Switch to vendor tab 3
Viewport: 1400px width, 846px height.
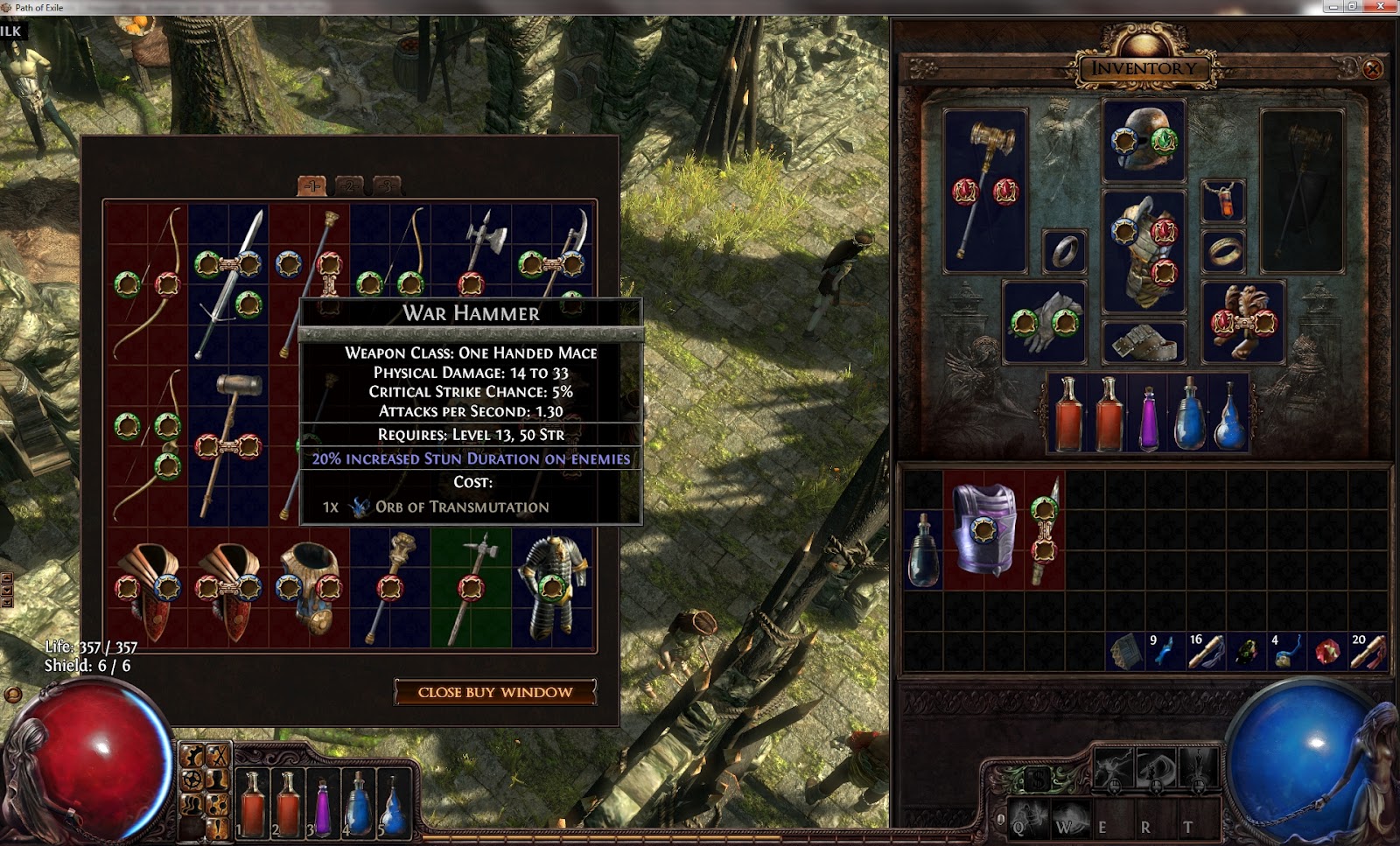(x=387, y=185)
